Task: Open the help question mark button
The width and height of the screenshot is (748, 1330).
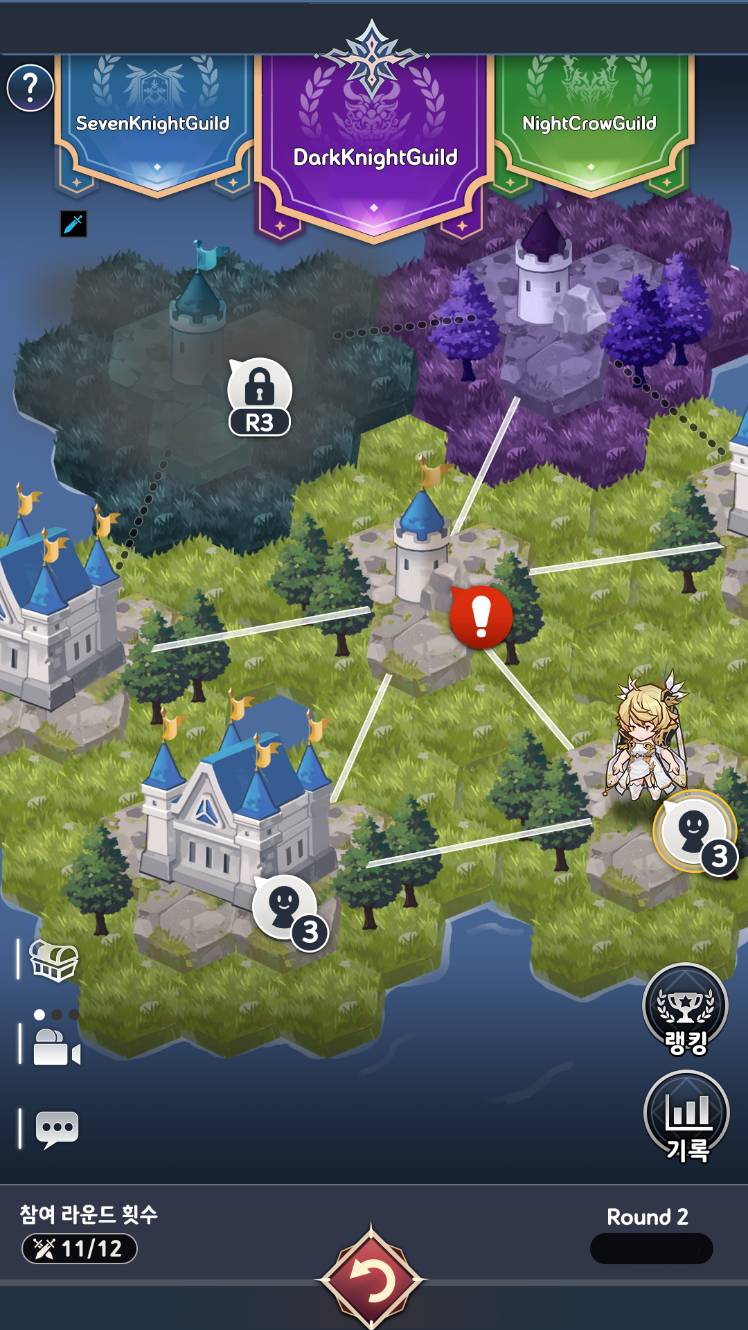Action: click(x=31, y=89)
